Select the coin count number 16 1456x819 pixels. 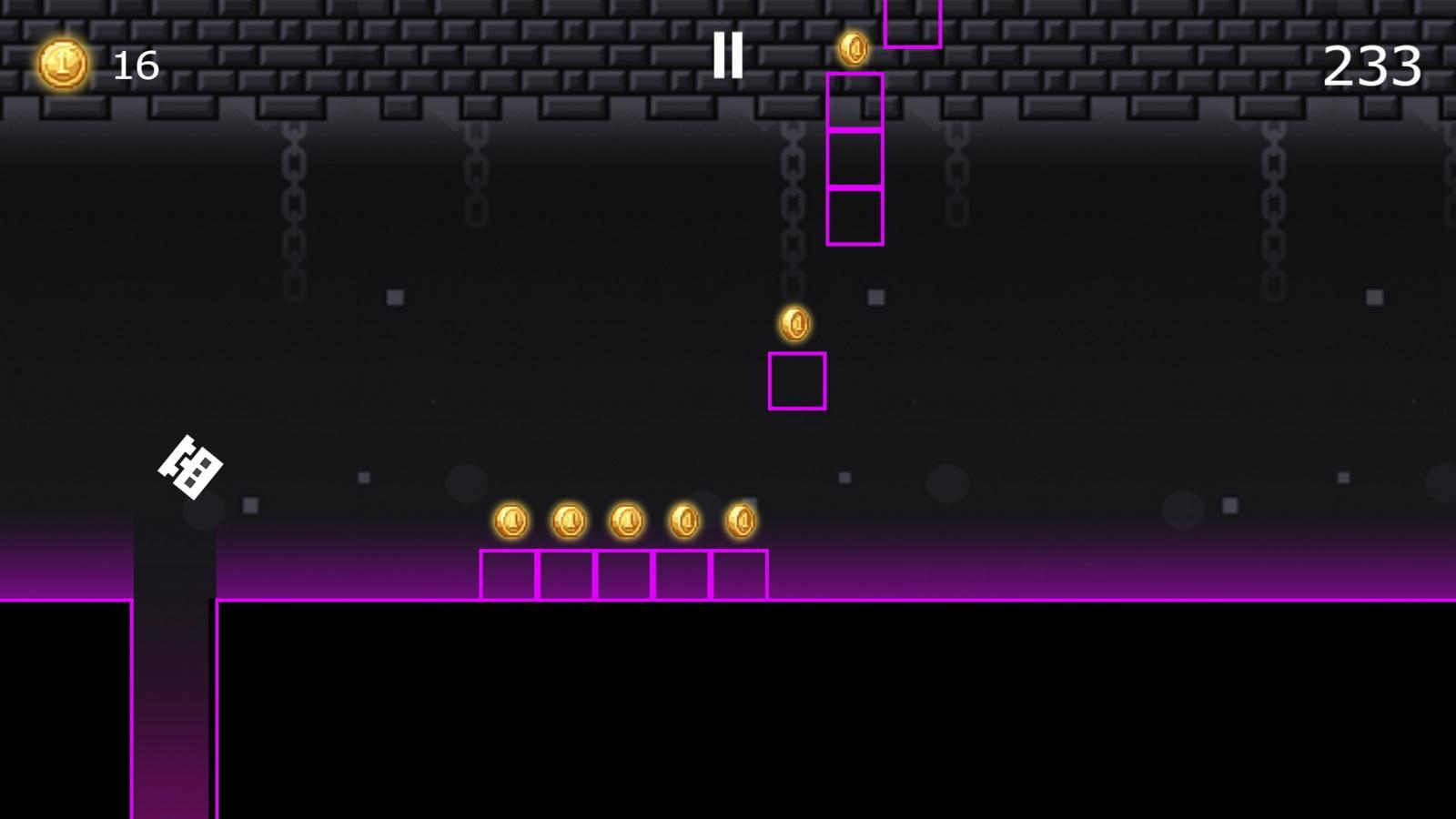coord(134,66)
